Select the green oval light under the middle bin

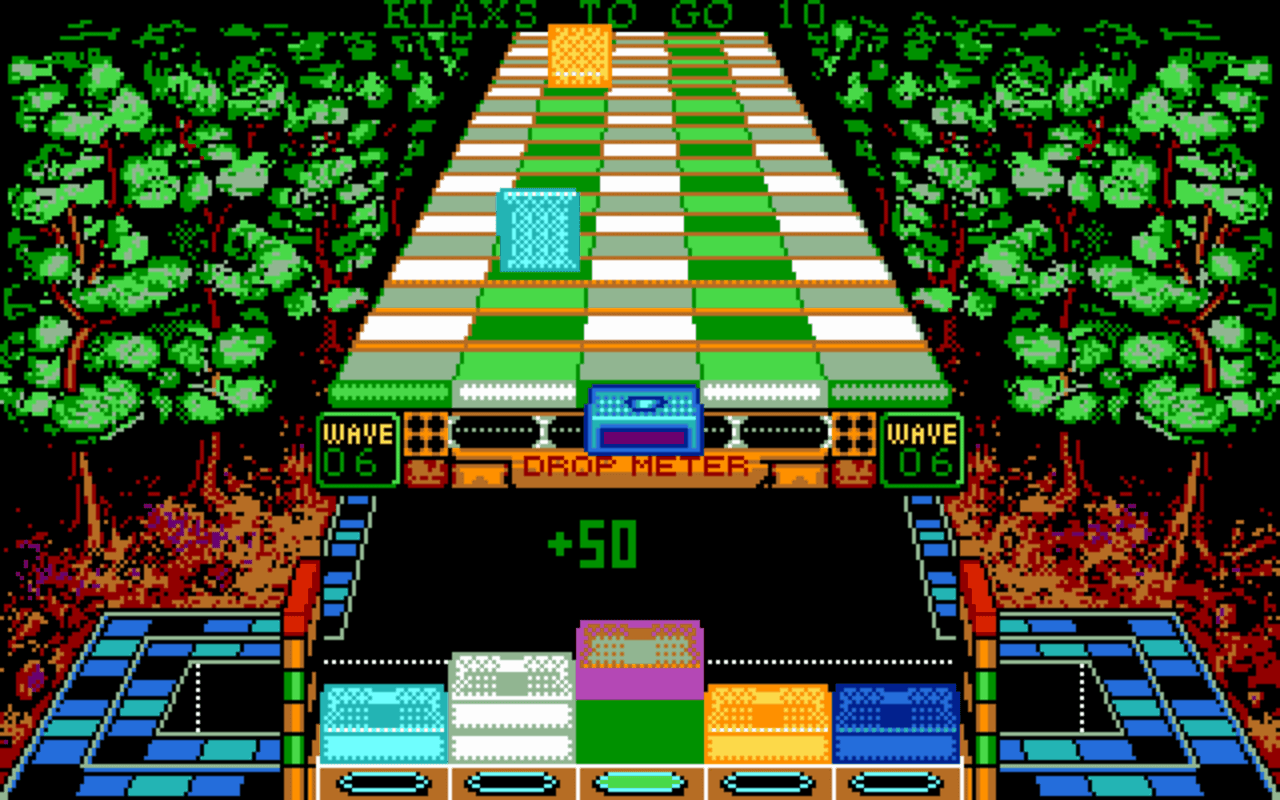pos(640,783)
